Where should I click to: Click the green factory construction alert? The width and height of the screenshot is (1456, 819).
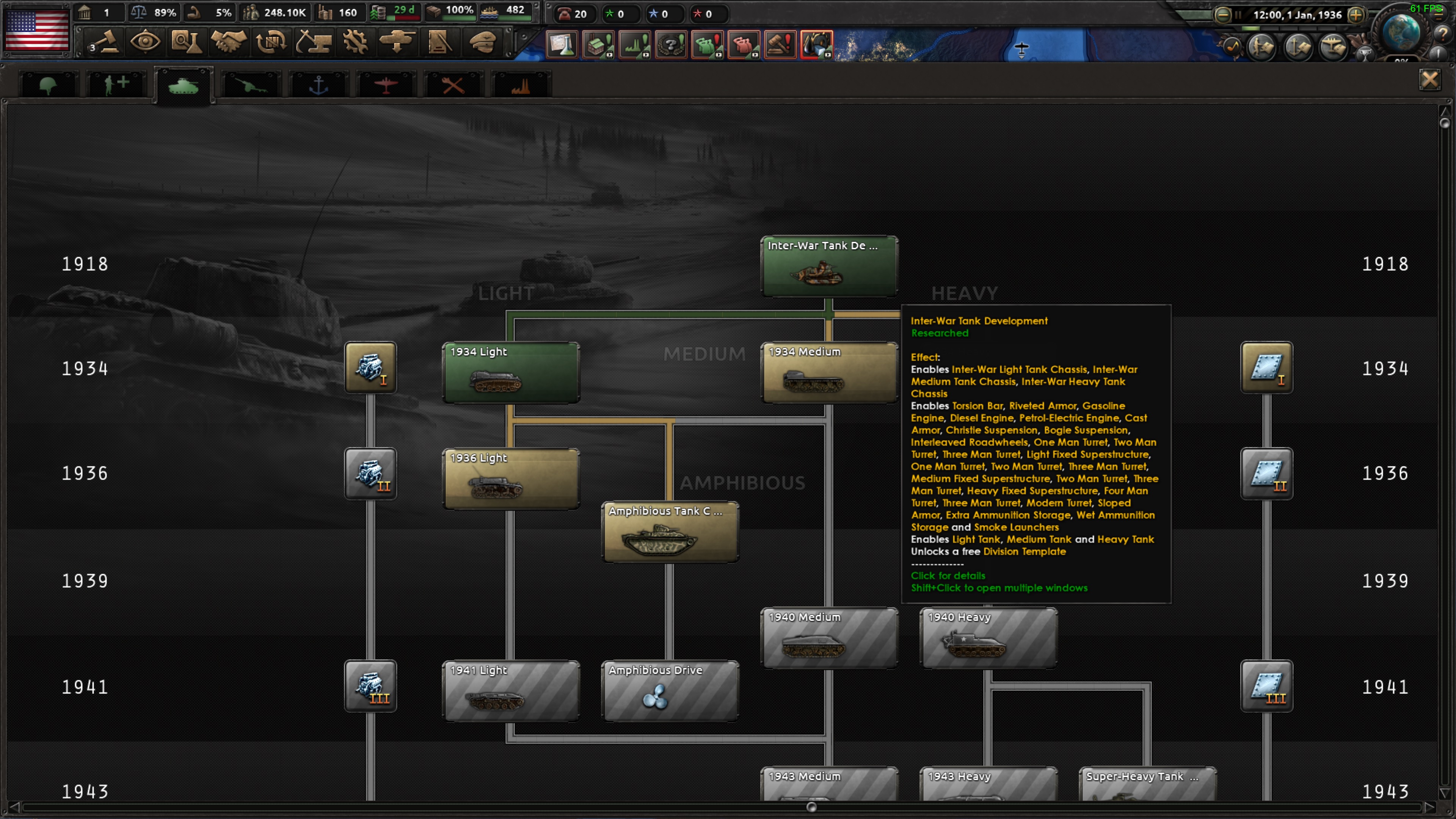[598, 45]
